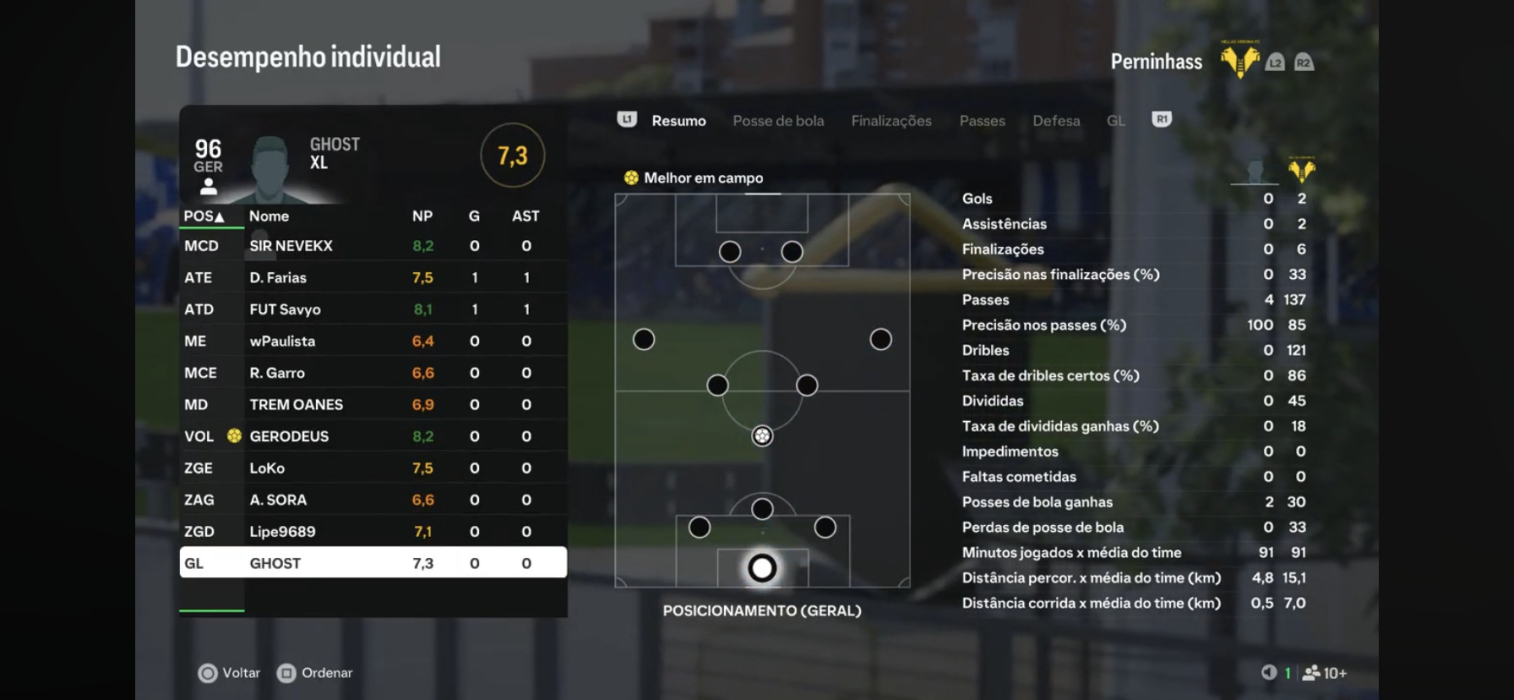Open LoKo's individual performance row
Image resolution: width=1514 pixels, height=700 pixels.
pos(372,468)
